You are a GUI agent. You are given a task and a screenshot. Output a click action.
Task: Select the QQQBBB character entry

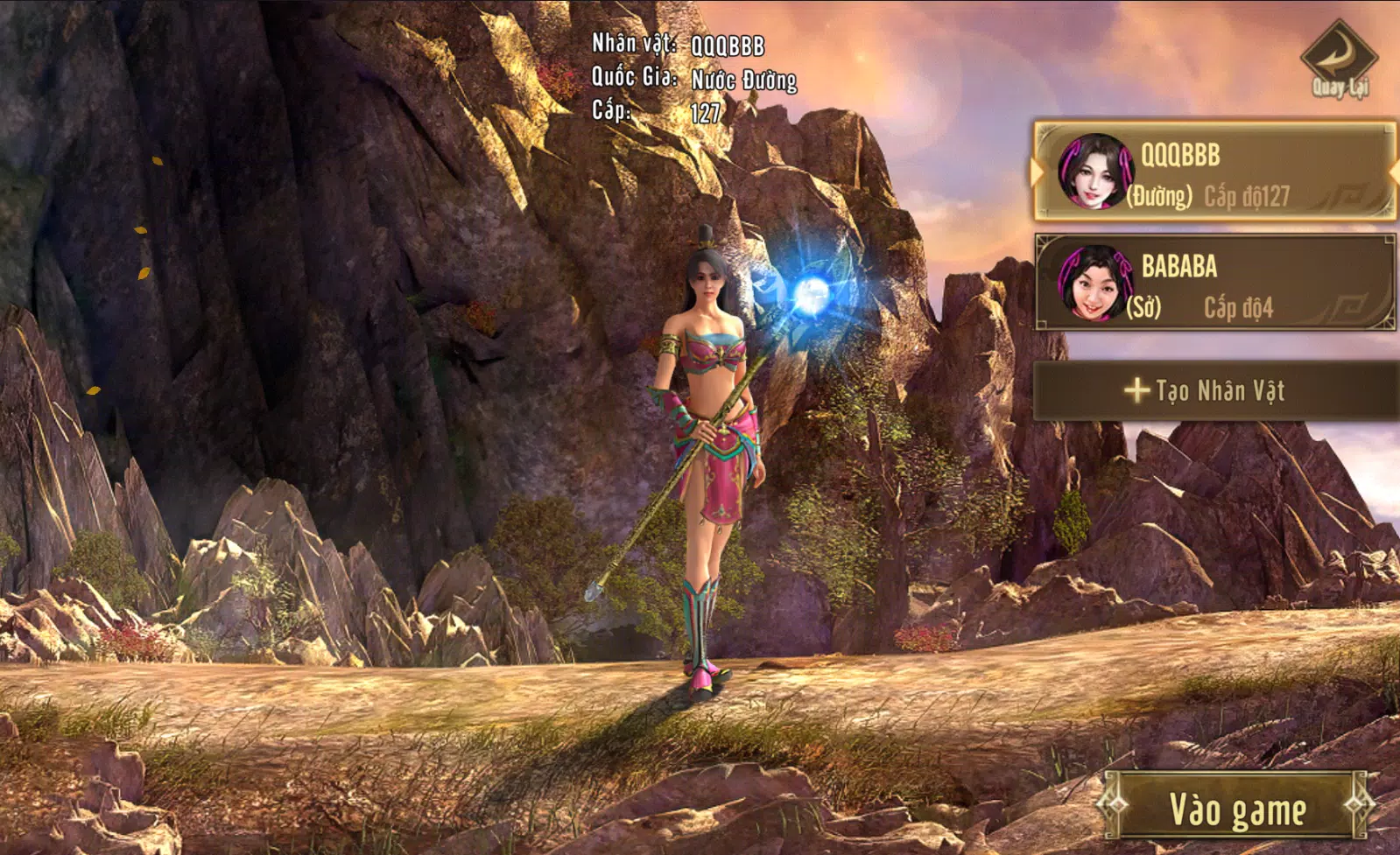coord(1214,172)
